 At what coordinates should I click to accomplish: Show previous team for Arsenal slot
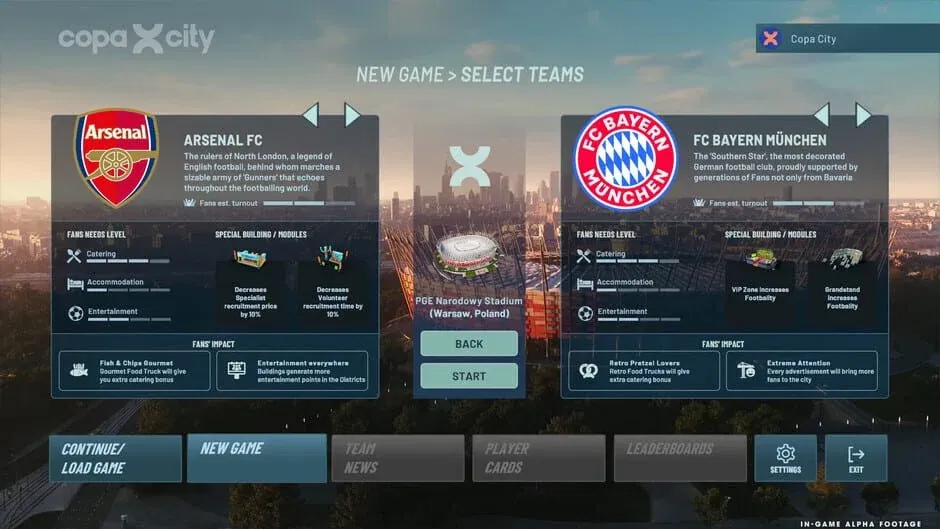click(310, 114)
